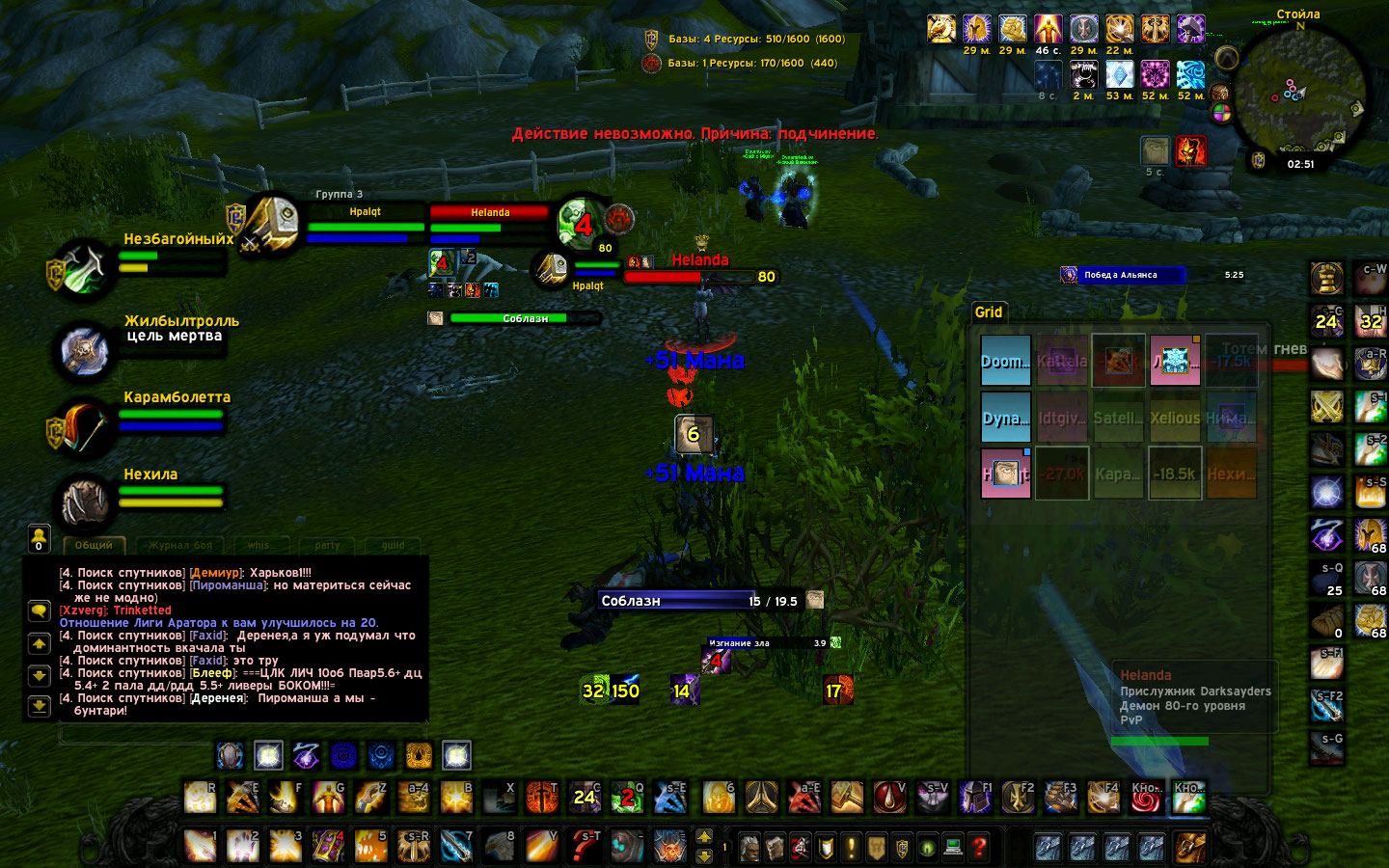Image resolution: width=1389 pixels, height=868 pixels.
Task: Click the four-color round minimap button
Action: click(1222, 113)
